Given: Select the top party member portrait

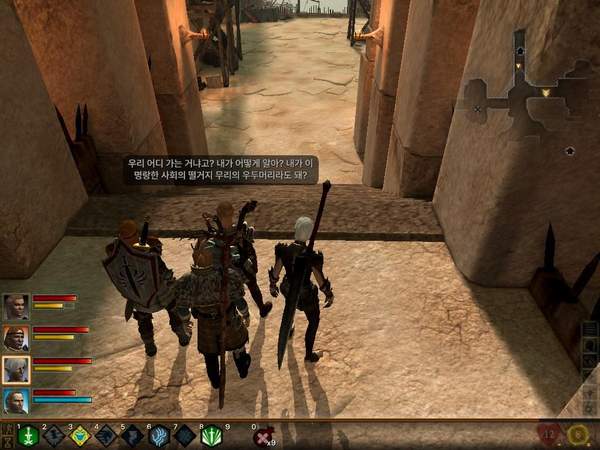Looking at the screenshot, I should click(16, 306).
